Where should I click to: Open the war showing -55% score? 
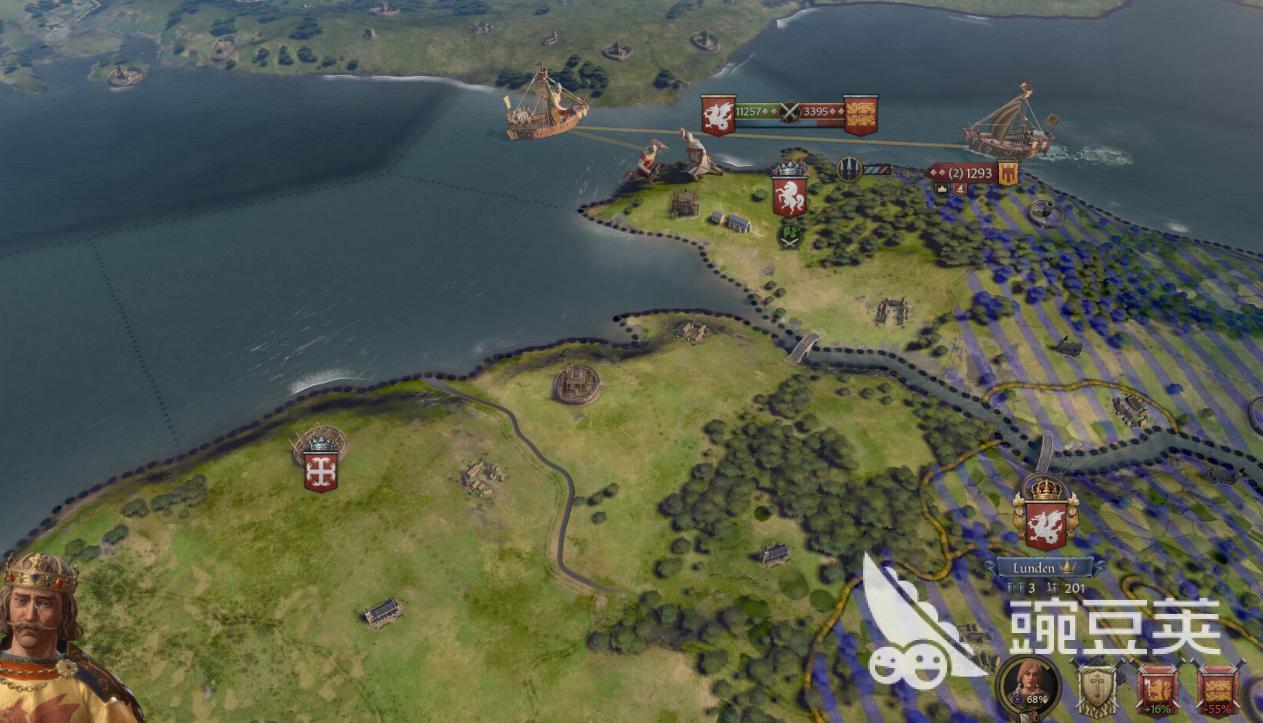click(1217, 690)
